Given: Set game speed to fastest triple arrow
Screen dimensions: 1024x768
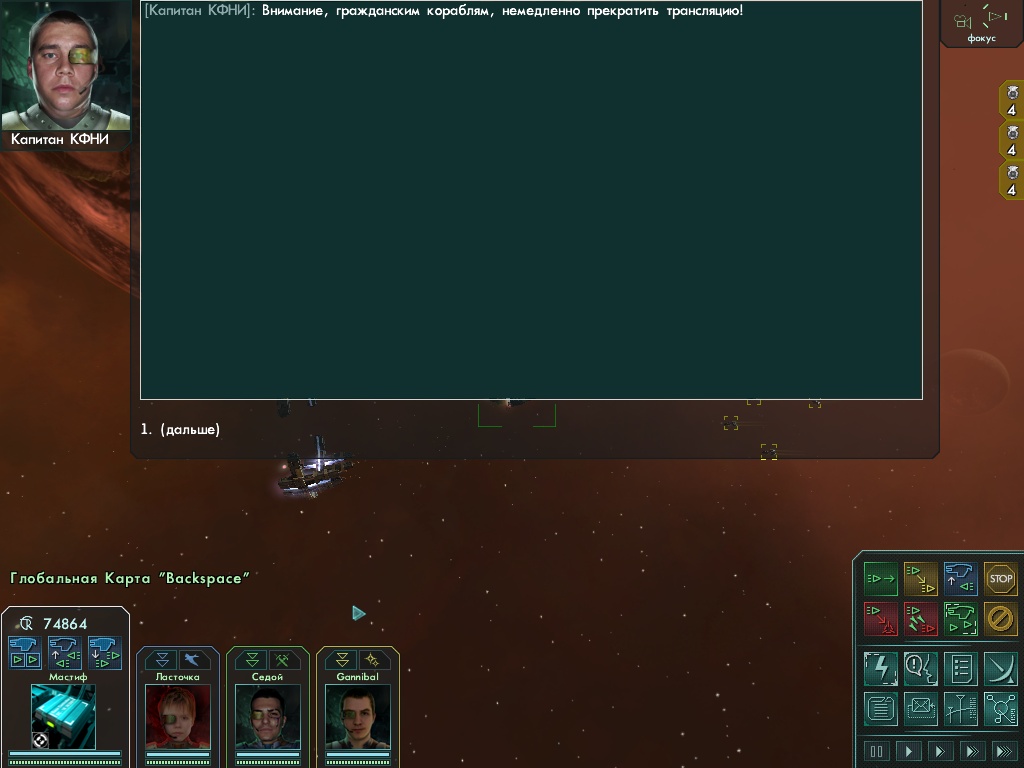Looking at the screenshot, I should point(1001,751).
